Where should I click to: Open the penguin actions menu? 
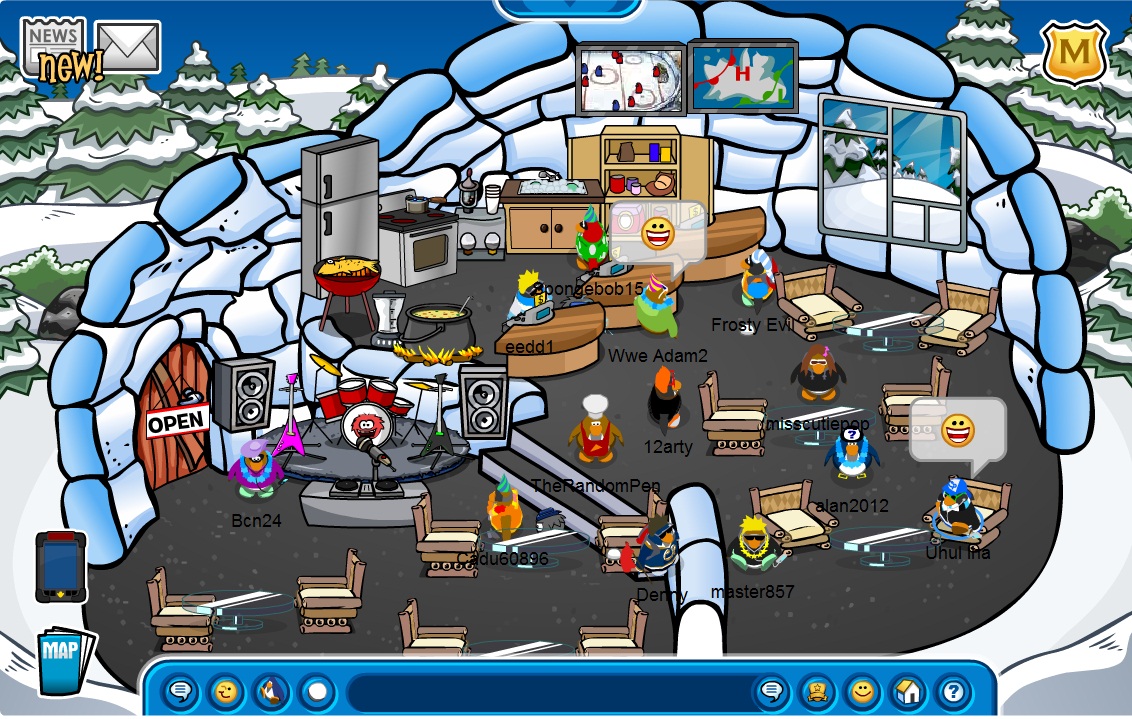(271, 691)
